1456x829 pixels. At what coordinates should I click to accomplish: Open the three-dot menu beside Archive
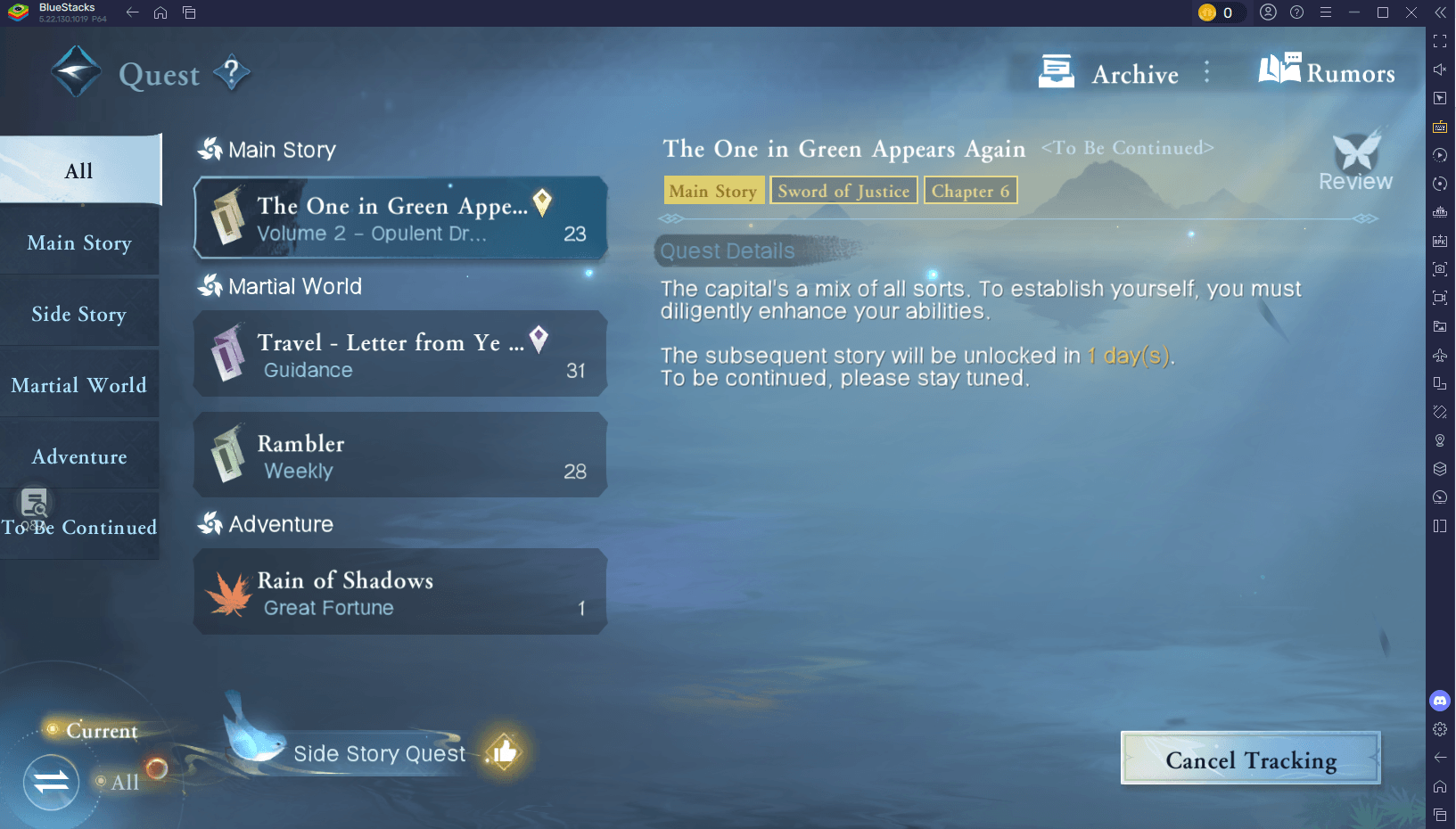1208,71
